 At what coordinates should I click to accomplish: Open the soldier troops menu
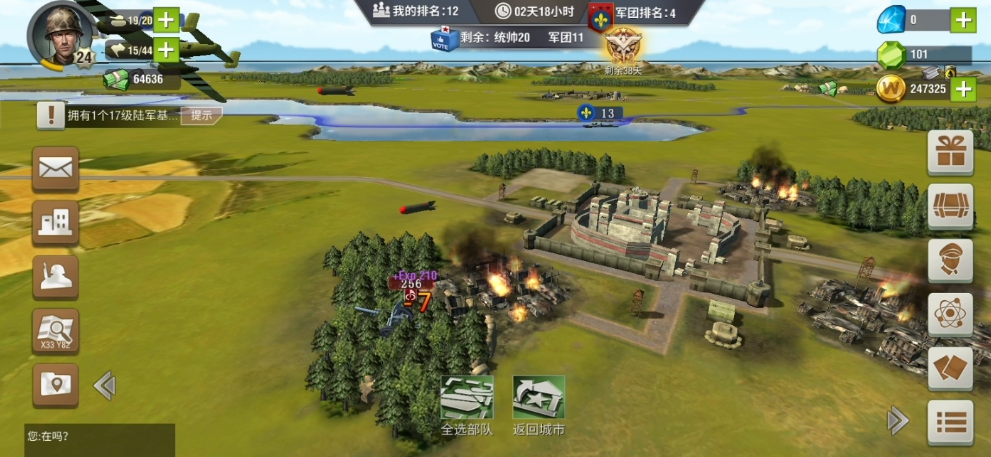[56, 277]
